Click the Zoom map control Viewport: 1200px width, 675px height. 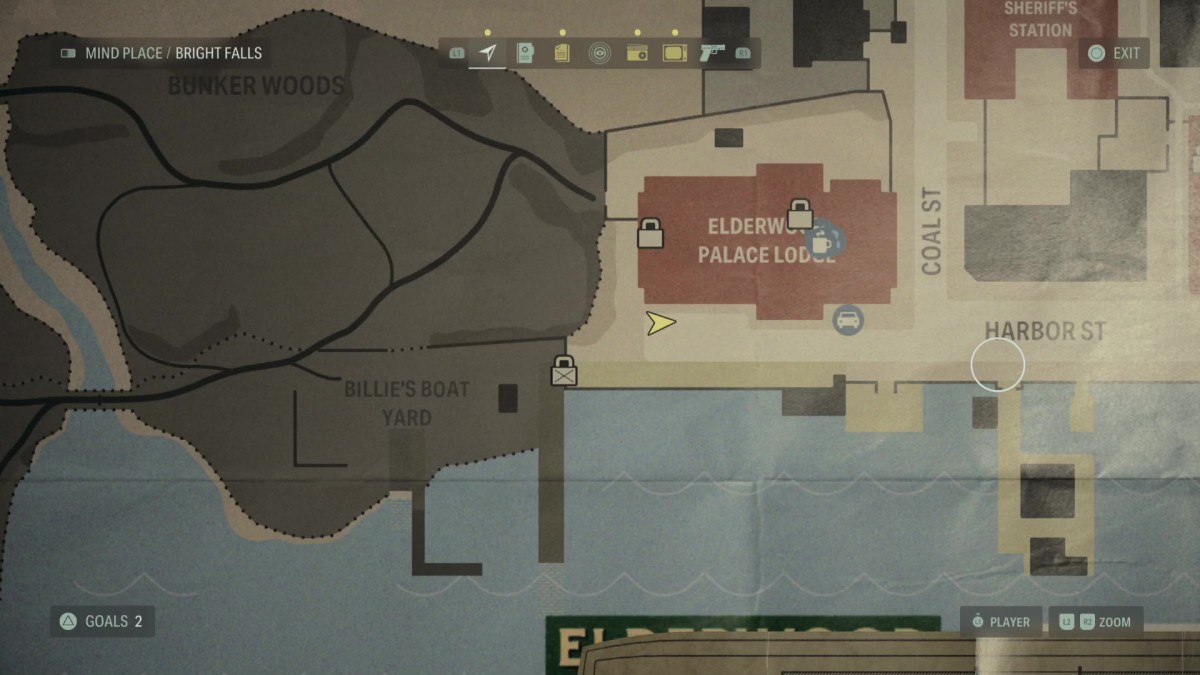pyautogui.click(x=1095, y=622)
